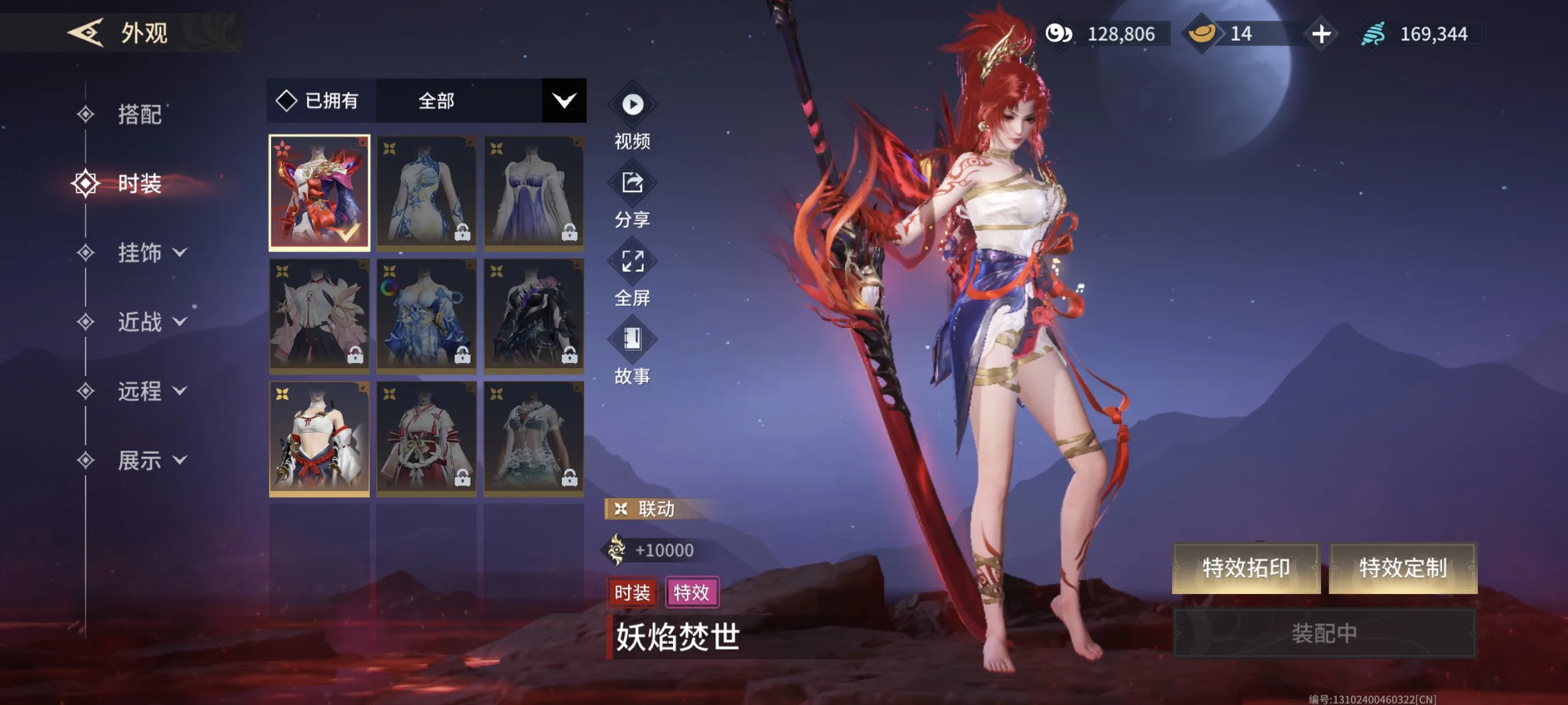Play the costume 视频 preview
1568x705 pixels.
[x=632, y=105]
